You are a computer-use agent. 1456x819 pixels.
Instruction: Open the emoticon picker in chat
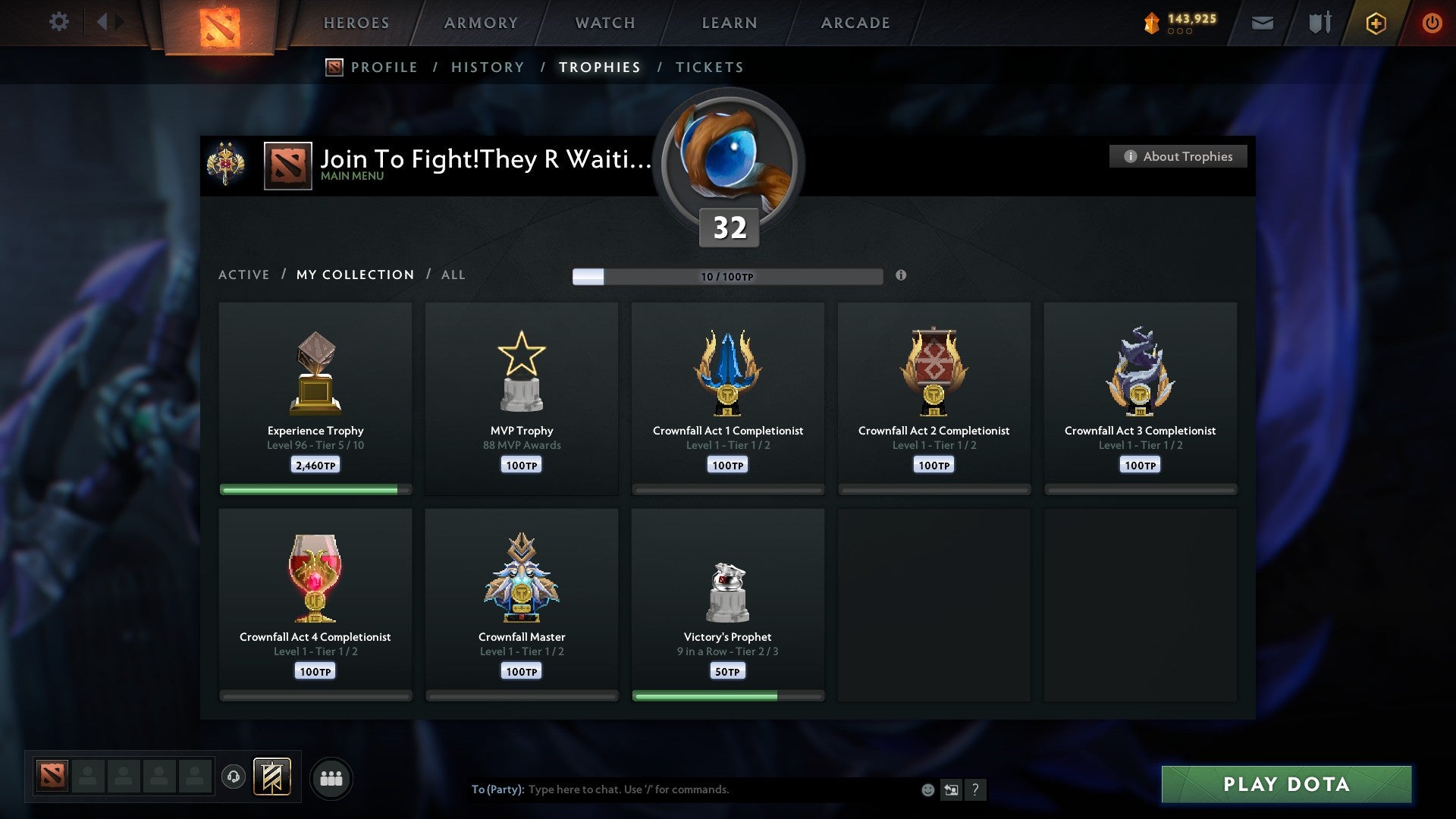pyautogui.click(x=928, y=789)
